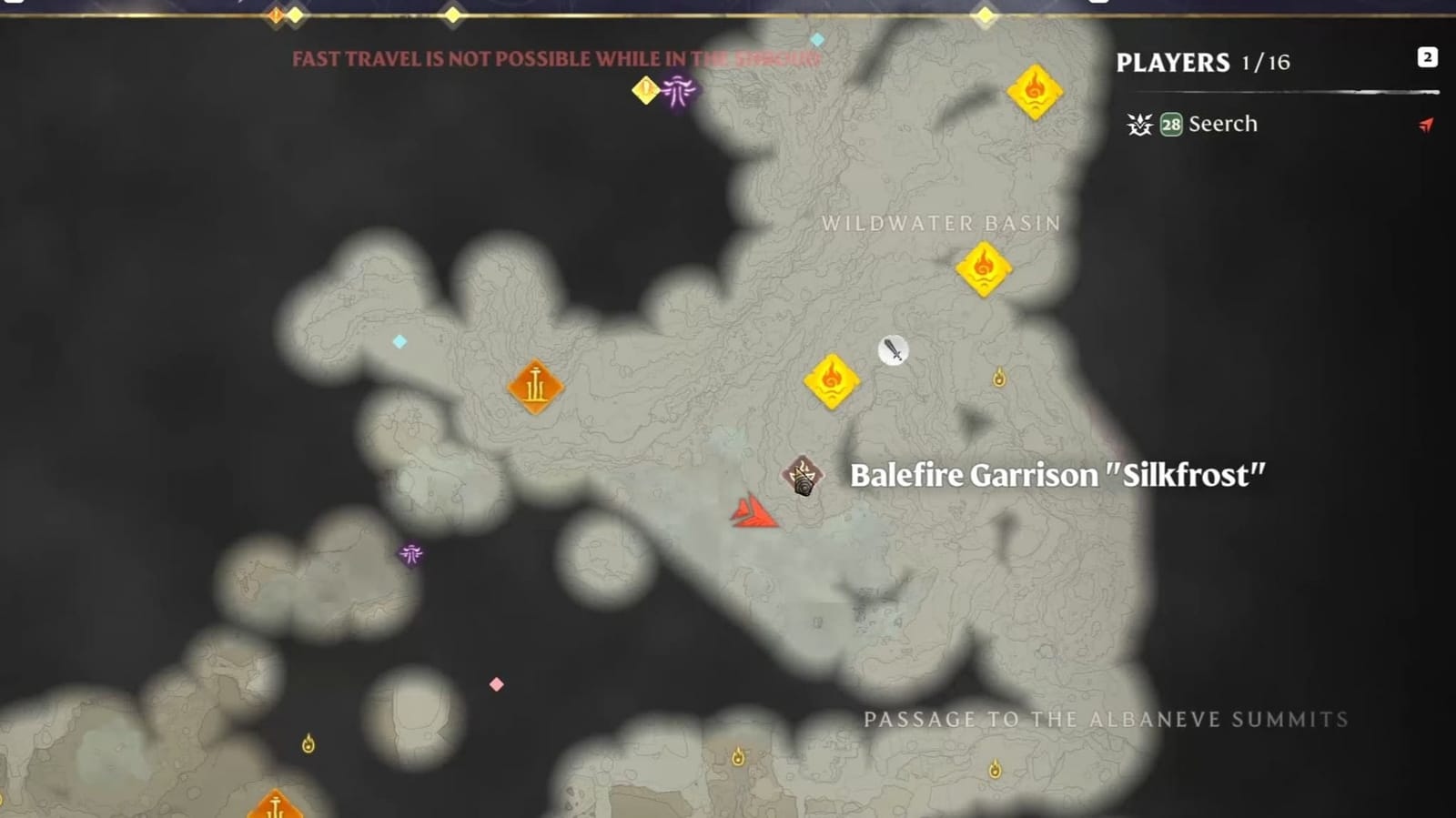Screen dimensions: 1456x818
Task: Click the small flame icon right of Flame Altar
Action: [x=1001, y=377]
